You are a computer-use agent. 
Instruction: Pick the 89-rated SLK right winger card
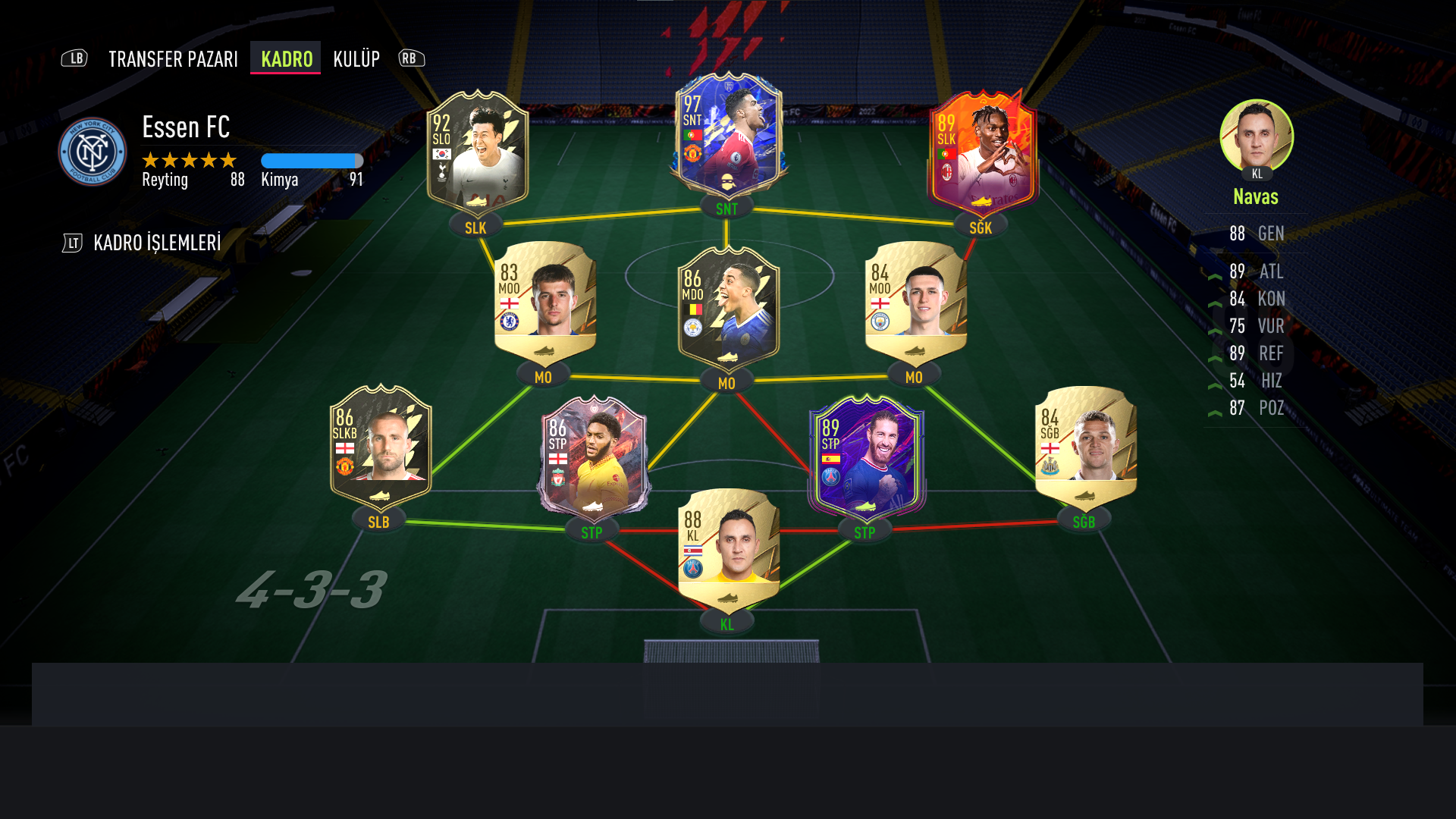tap(982, 152)
